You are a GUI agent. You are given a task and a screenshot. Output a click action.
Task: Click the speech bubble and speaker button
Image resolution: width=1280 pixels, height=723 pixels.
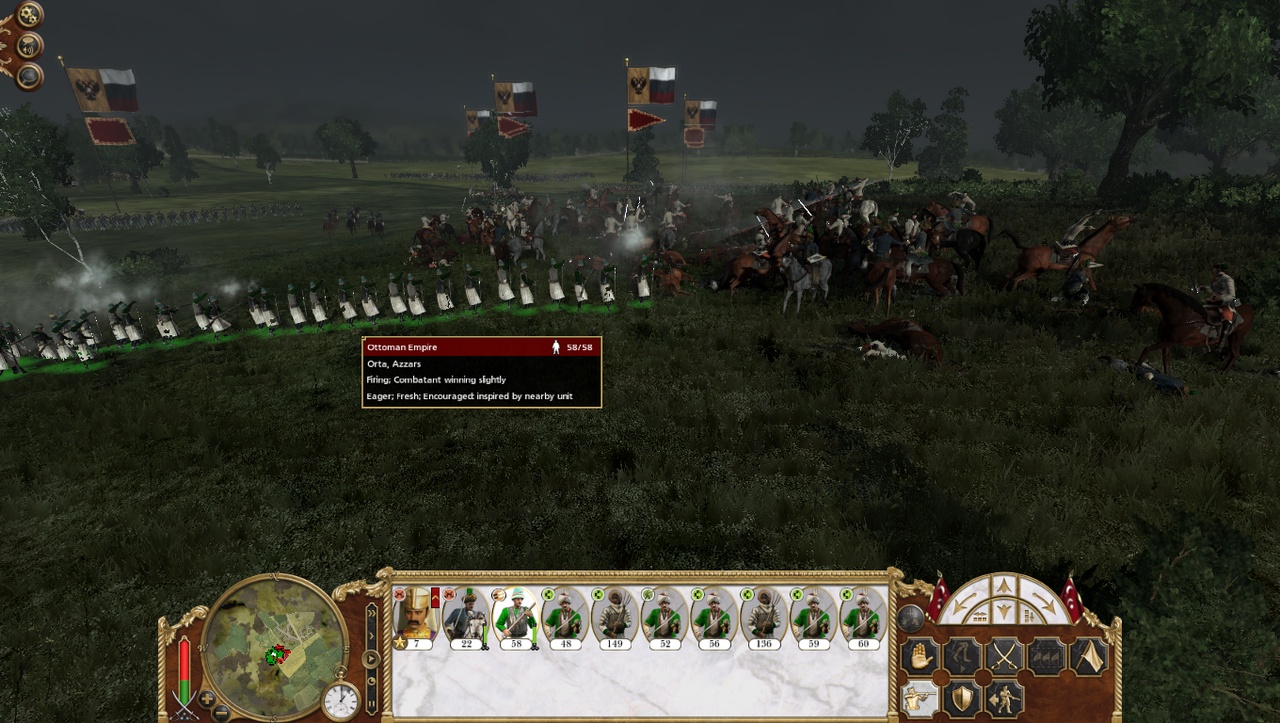[30, 45]
